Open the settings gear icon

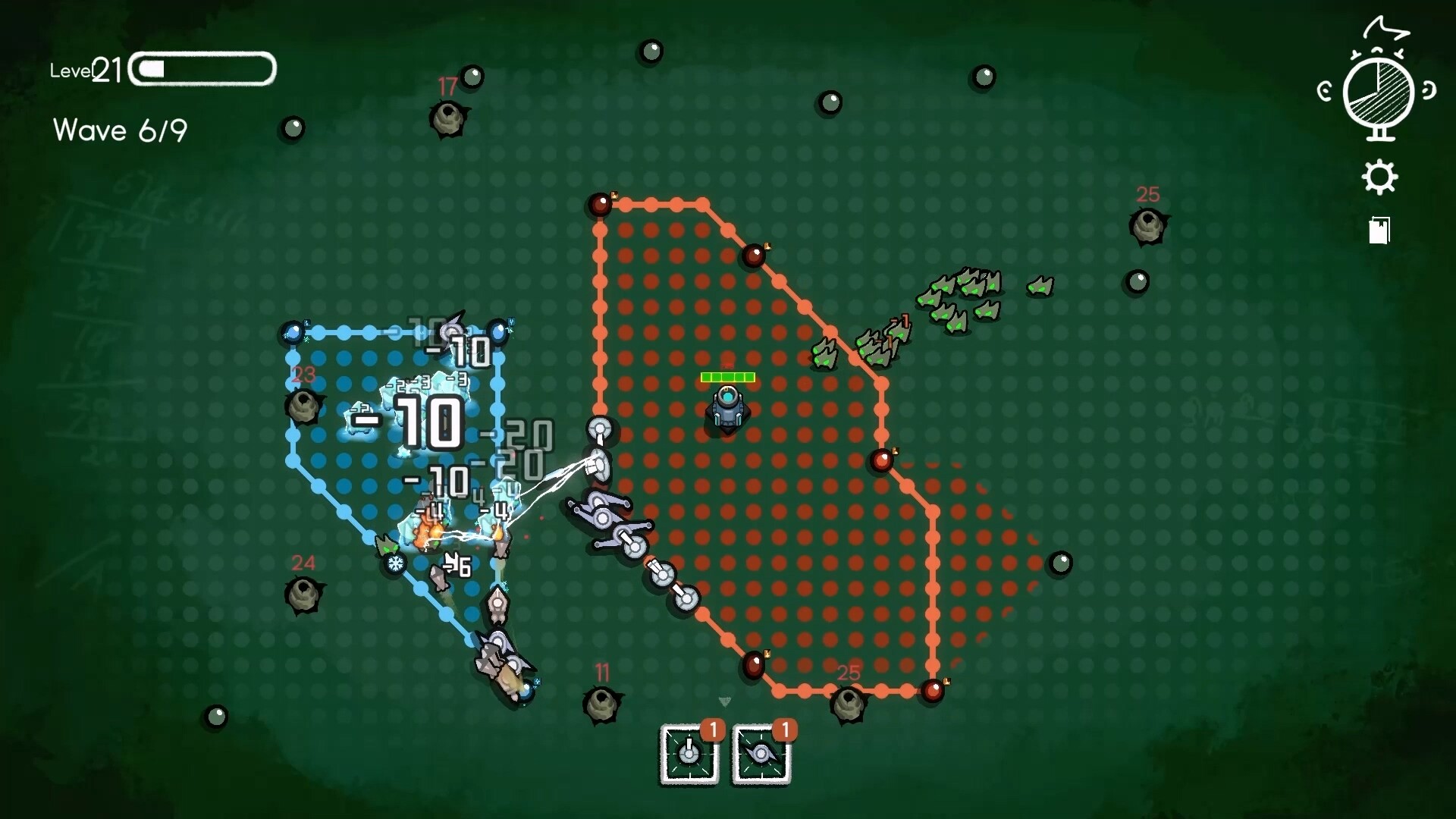tap(1379, 177)
